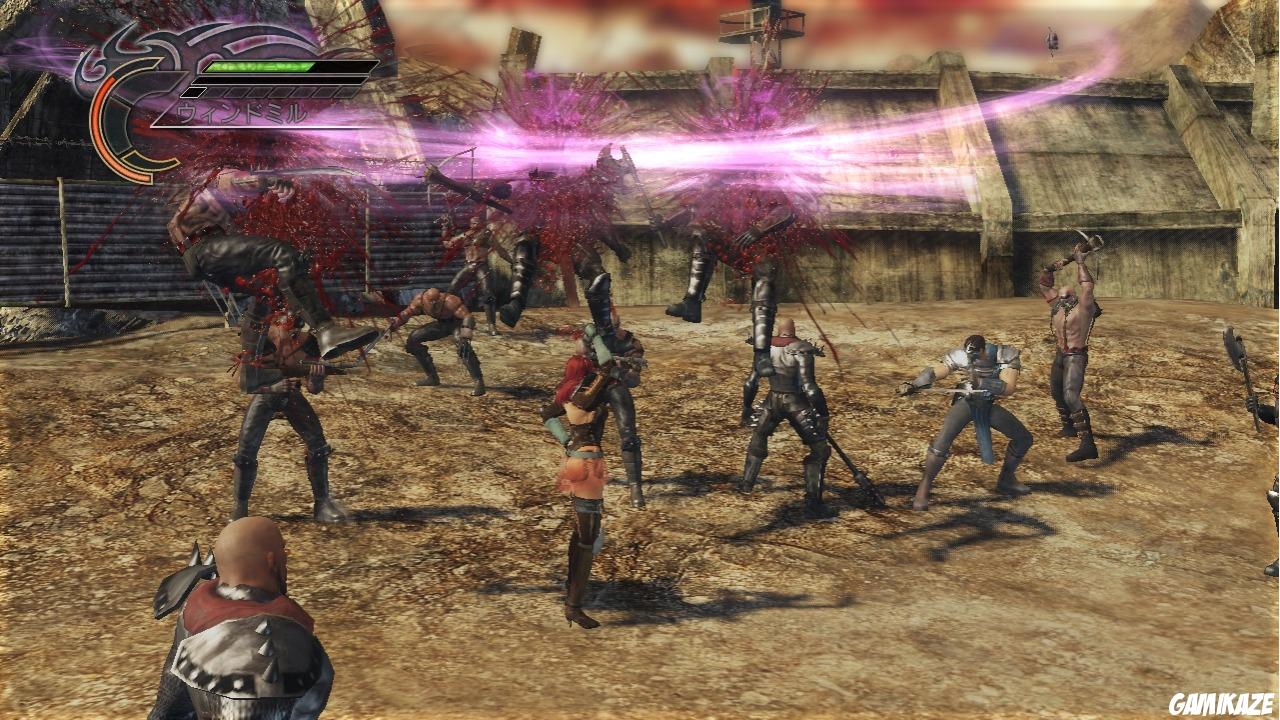Click the green health bar to check HP
This screenshot has height=720, width=1280.
coord(260,67)
